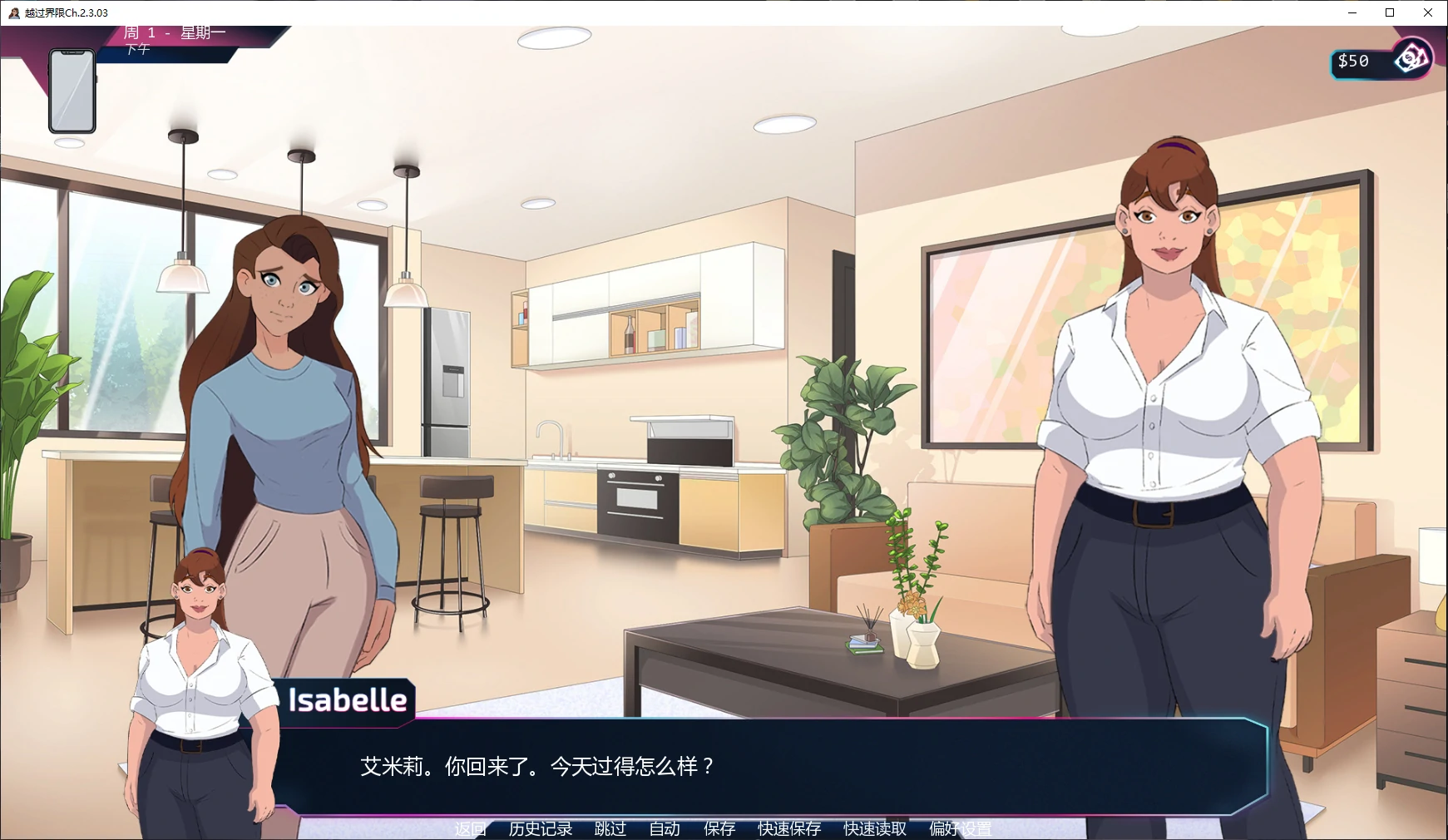Screen dimensions: 1448x840
Task: Activate 快速保存 to quicksave the game
Action: [x=788, y=828]
